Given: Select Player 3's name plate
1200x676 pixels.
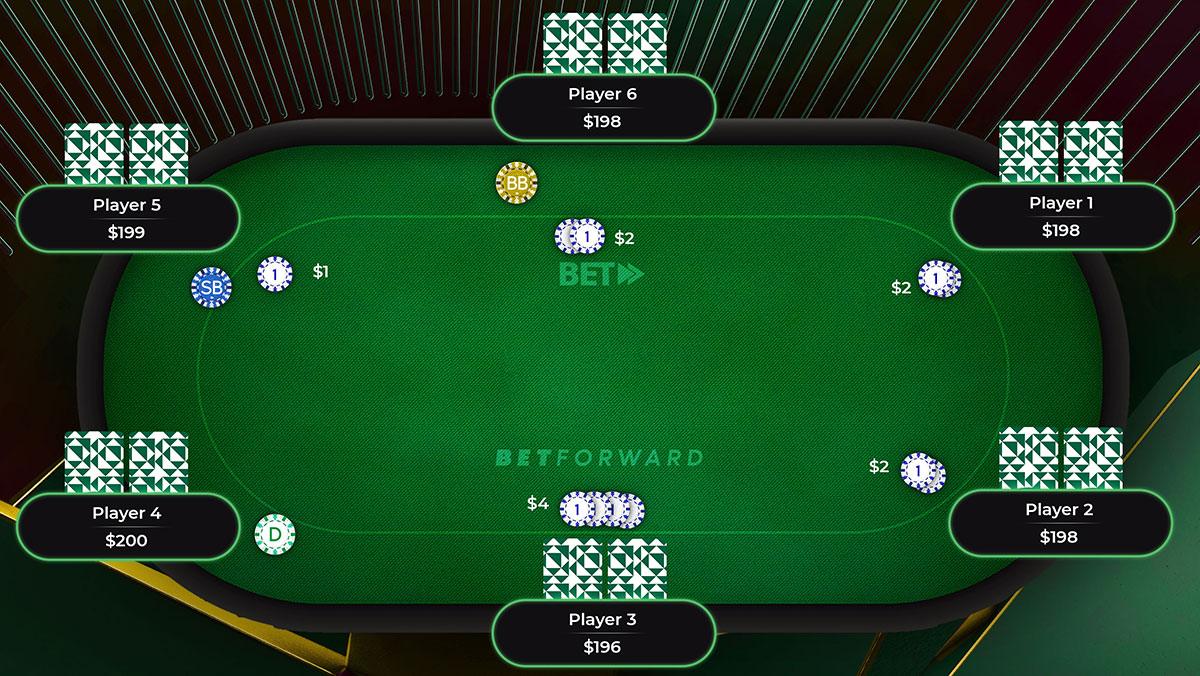Looking at the screenshot, I should tap(603, 633).
